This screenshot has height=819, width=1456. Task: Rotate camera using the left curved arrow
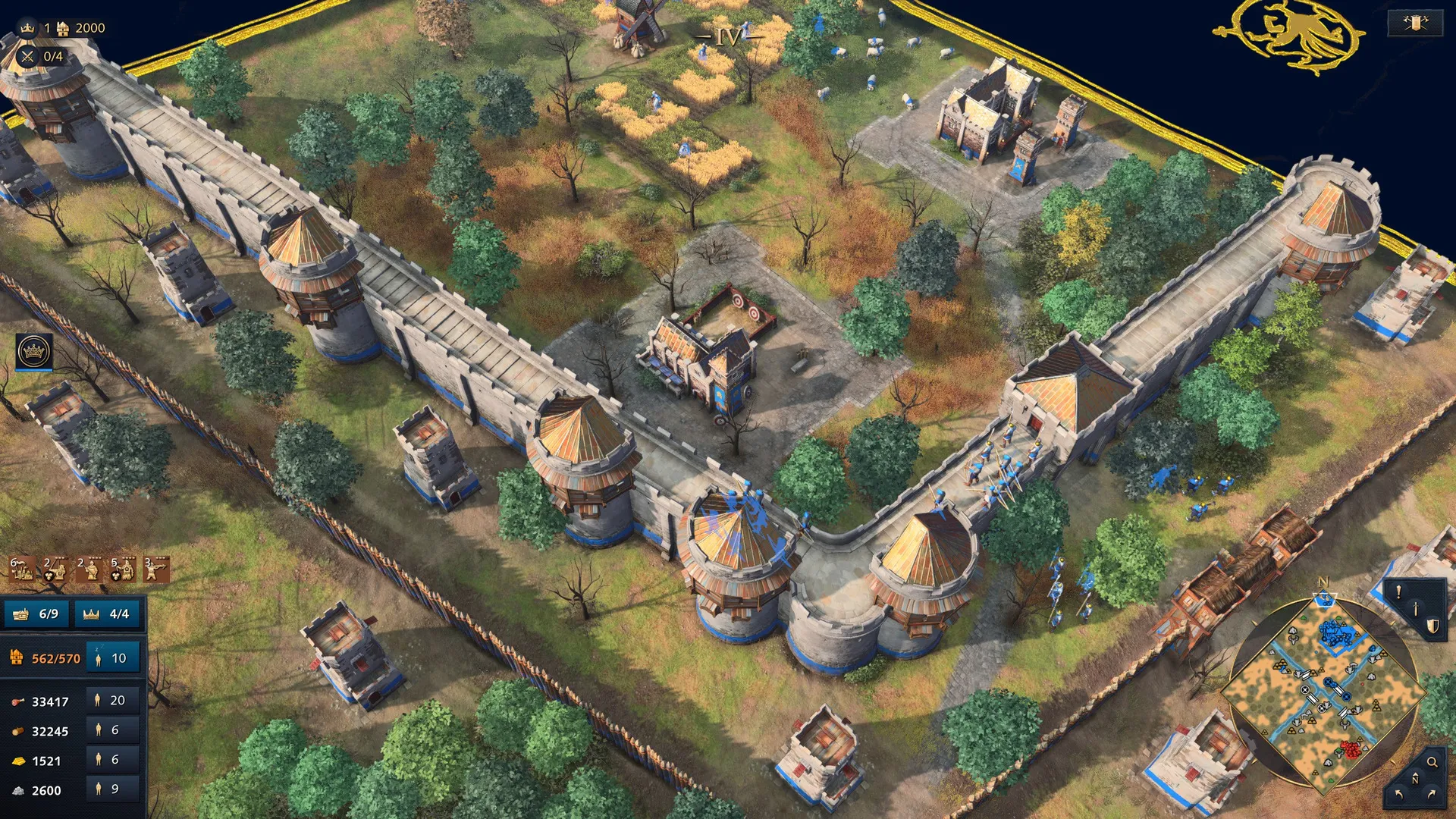point(1399,795)
